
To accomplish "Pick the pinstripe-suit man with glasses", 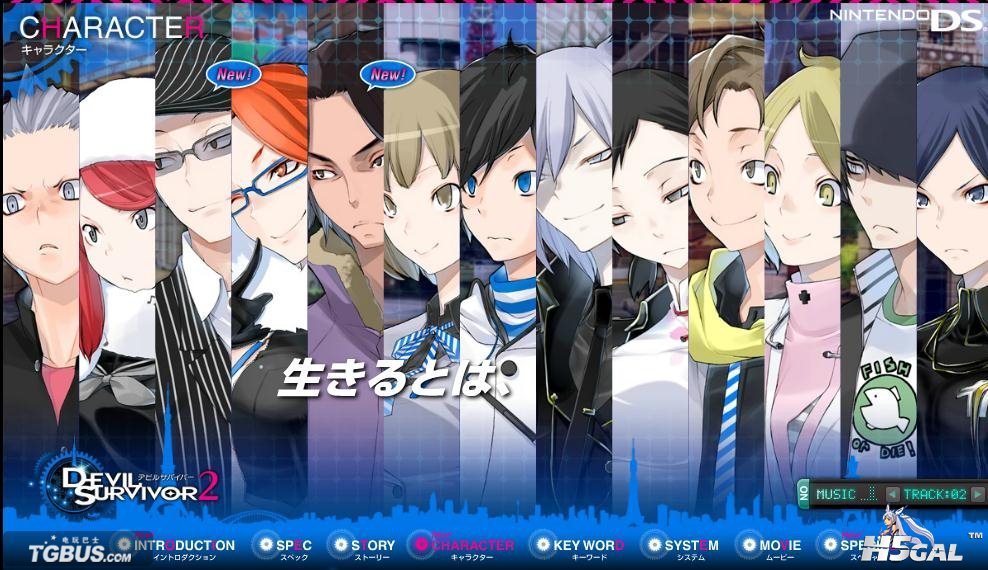I will point(192,250).
